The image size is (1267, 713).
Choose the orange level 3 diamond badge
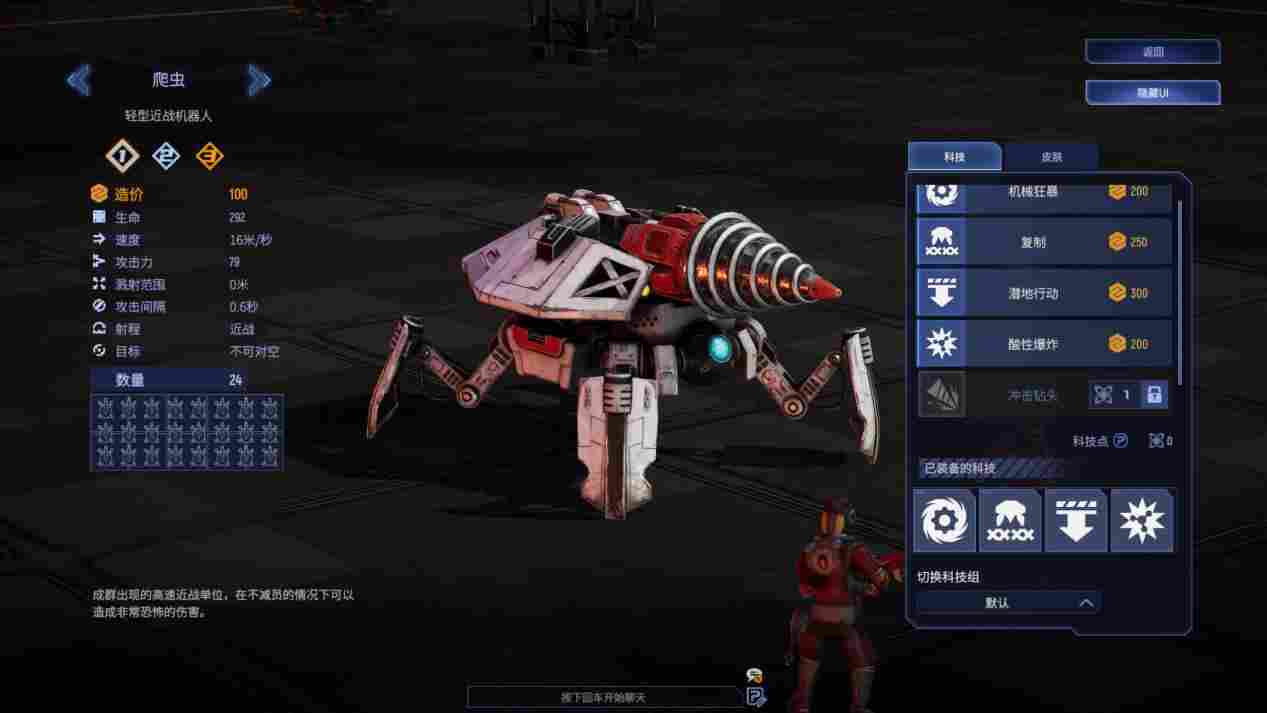coord(209,156)
